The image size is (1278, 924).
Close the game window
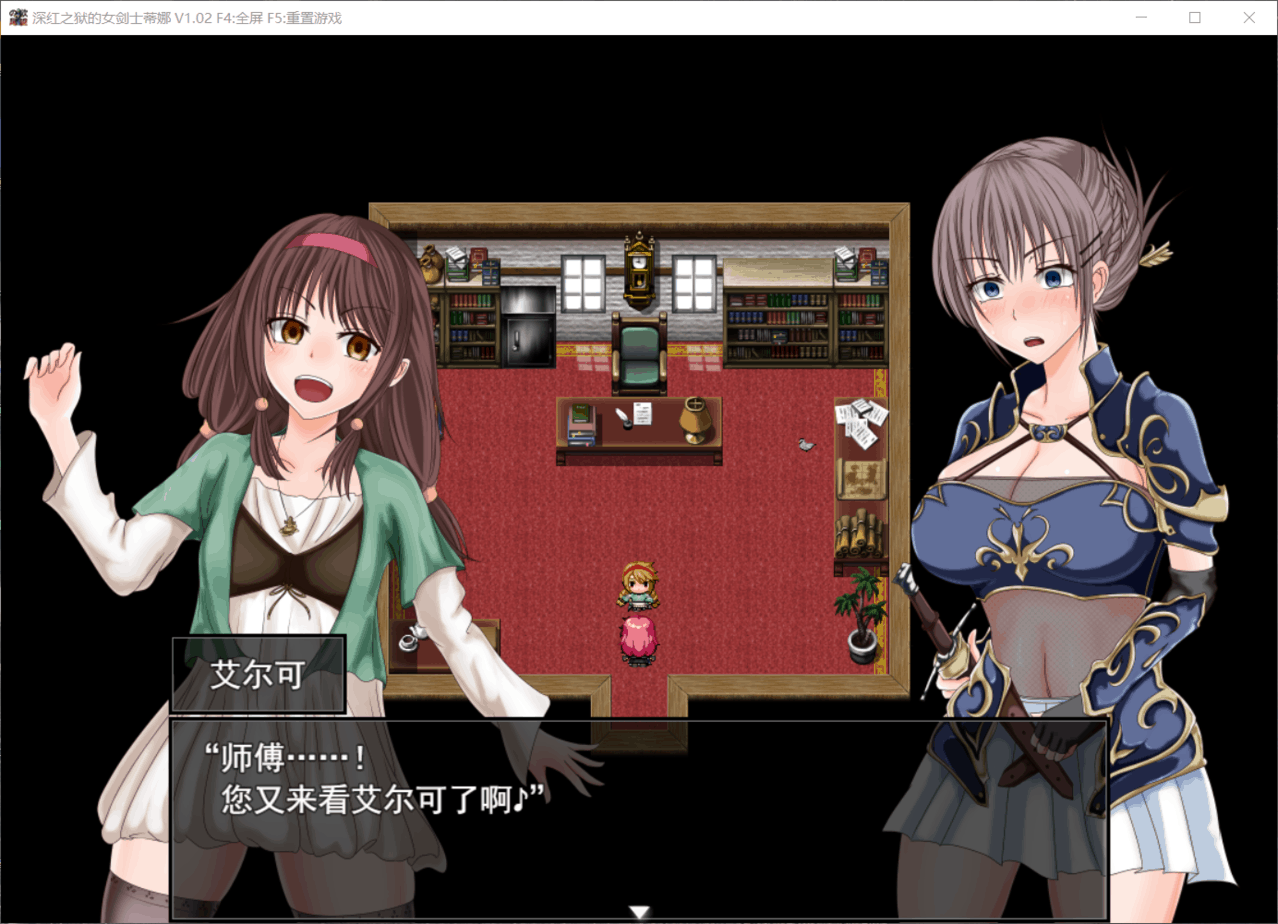pyautogui.click(x=1248, y=17)
